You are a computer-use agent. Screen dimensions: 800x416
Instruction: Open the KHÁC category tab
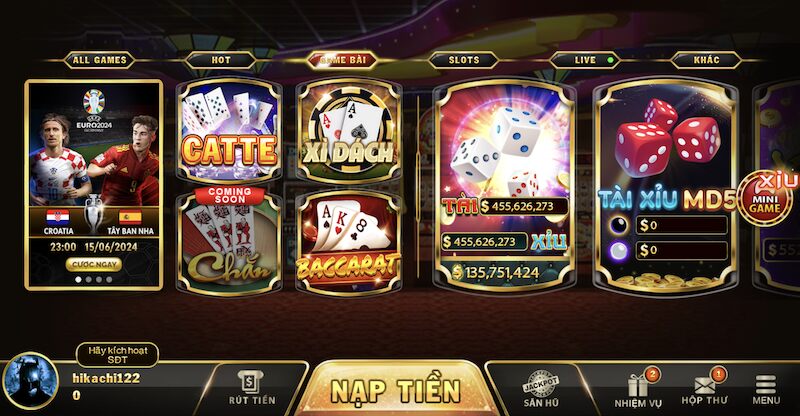[706, 60]
